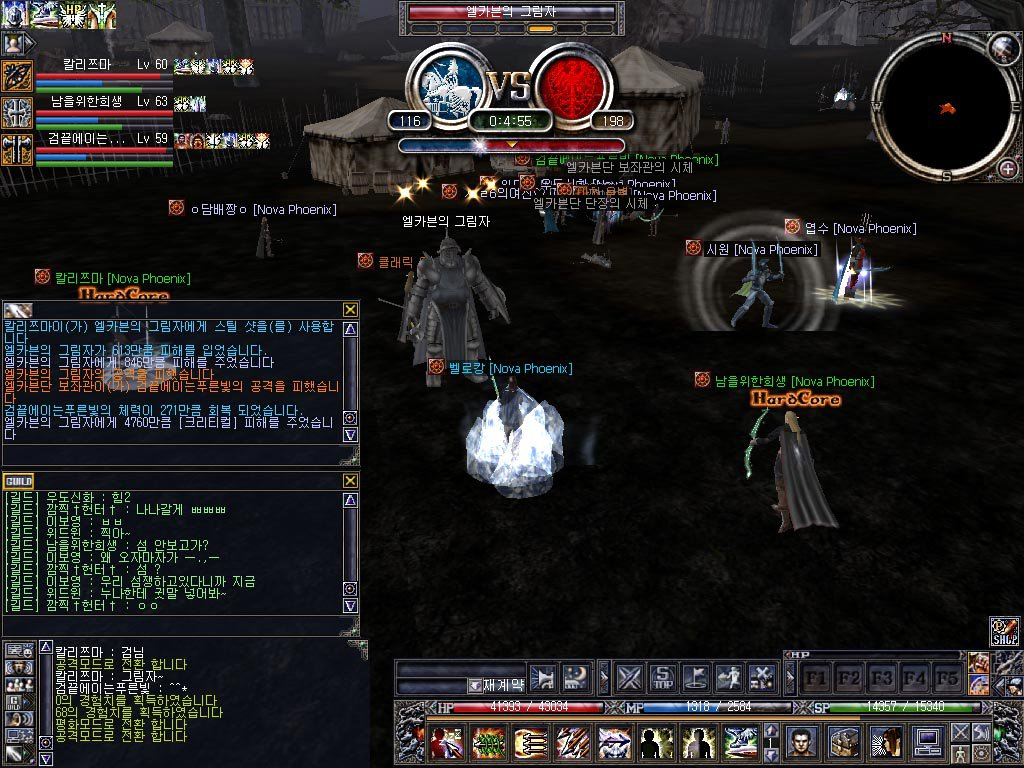The width and height of the screenshot is (1024, 768).
Task: Activate the crossed swords attack mode button
Action: coord(628,677)
